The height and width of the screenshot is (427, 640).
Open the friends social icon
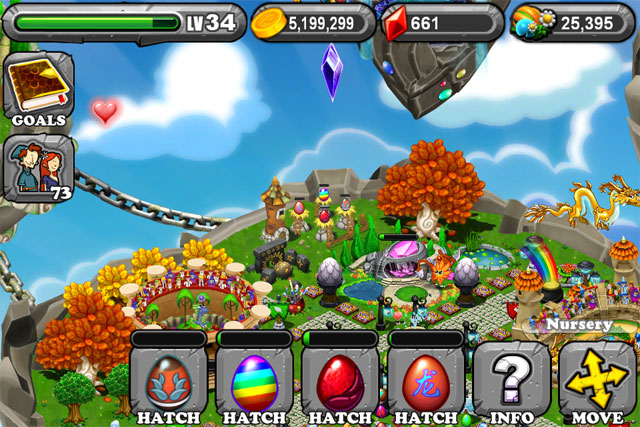39,167
